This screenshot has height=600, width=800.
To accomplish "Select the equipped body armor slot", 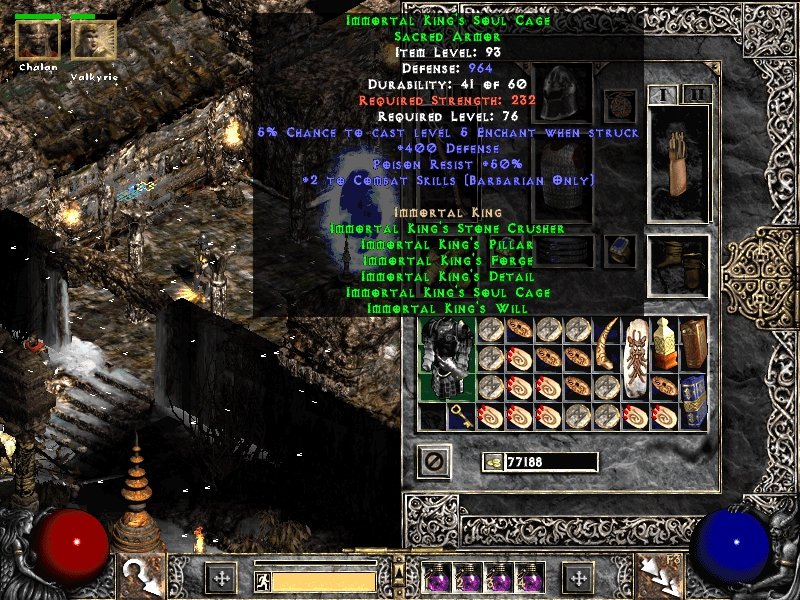I will click(563, 180).
